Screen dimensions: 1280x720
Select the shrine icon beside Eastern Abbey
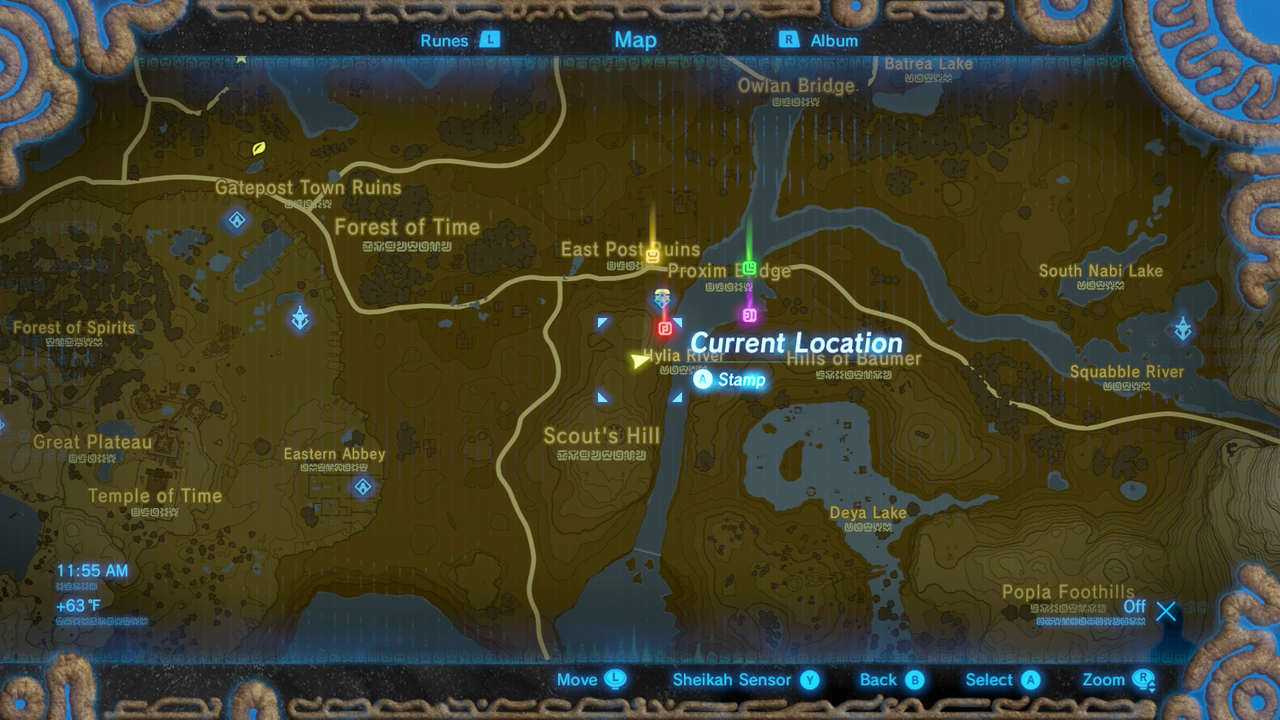[361, 487]
